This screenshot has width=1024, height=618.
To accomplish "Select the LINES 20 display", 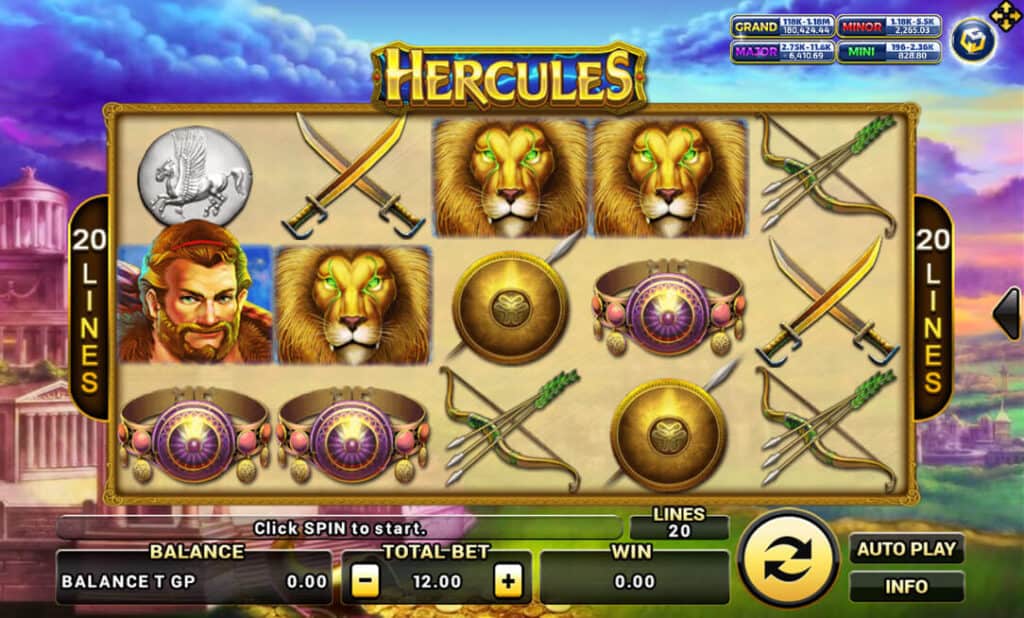I will click(679, 523).
